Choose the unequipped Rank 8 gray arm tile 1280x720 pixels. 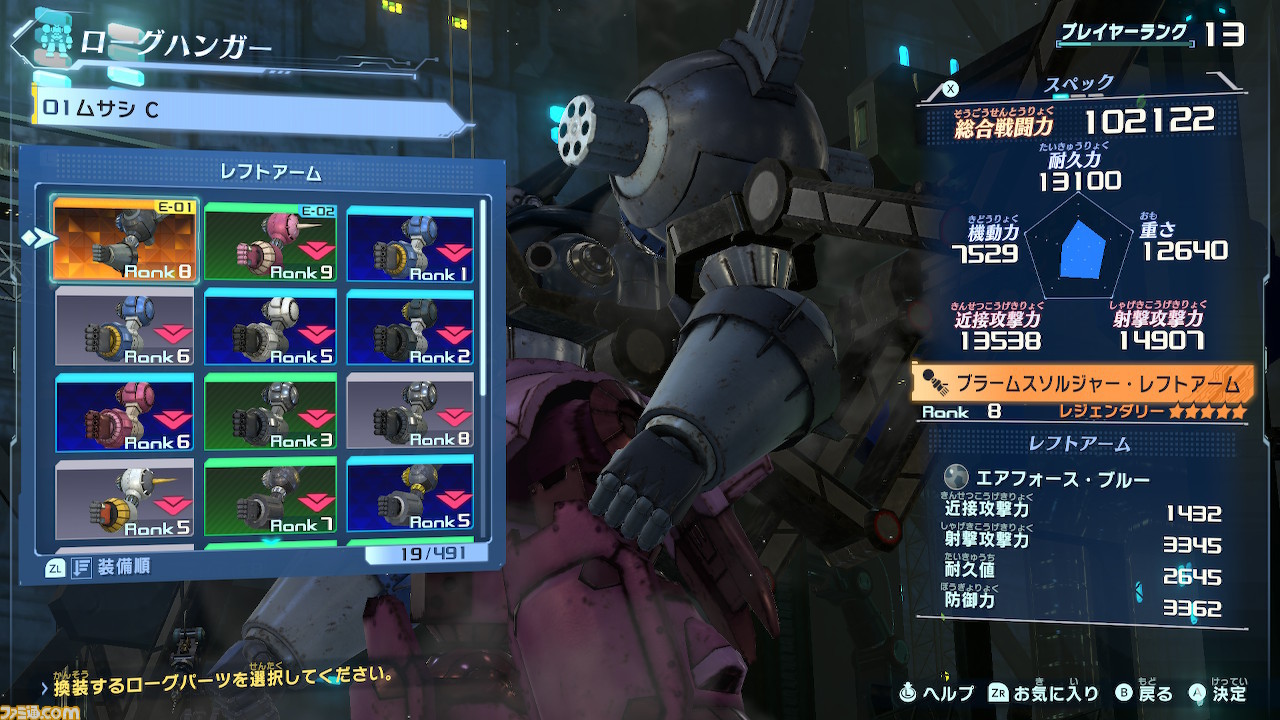410,413
